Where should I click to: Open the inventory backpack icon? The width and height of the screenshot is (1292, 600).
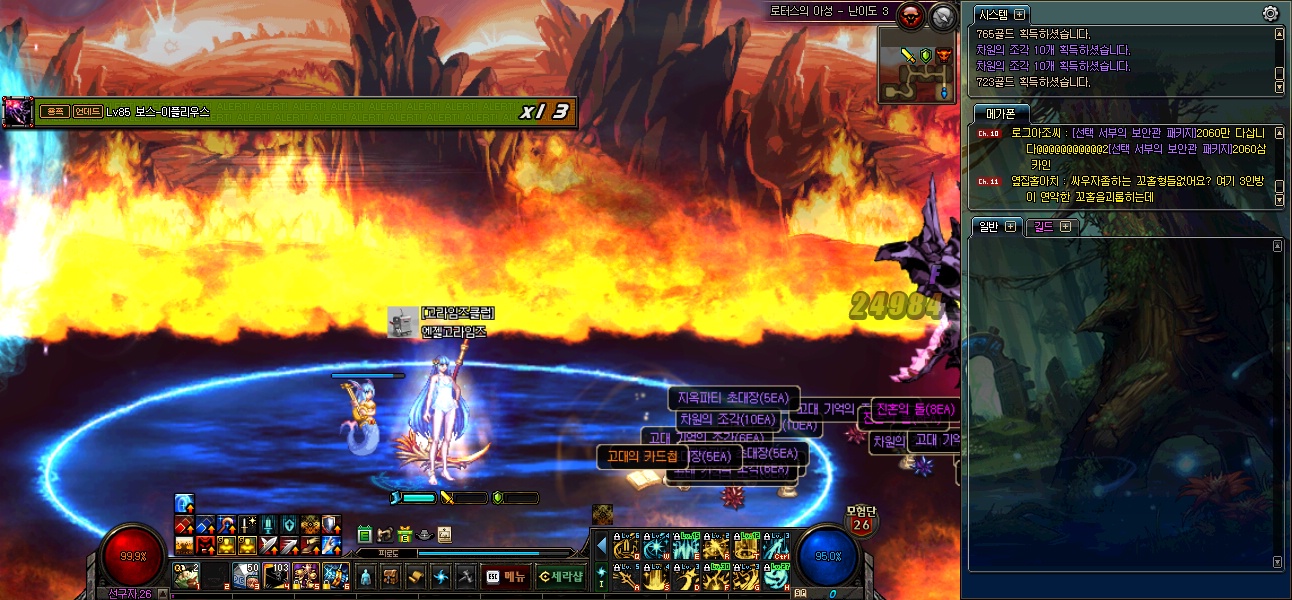(x=389, y=577)
